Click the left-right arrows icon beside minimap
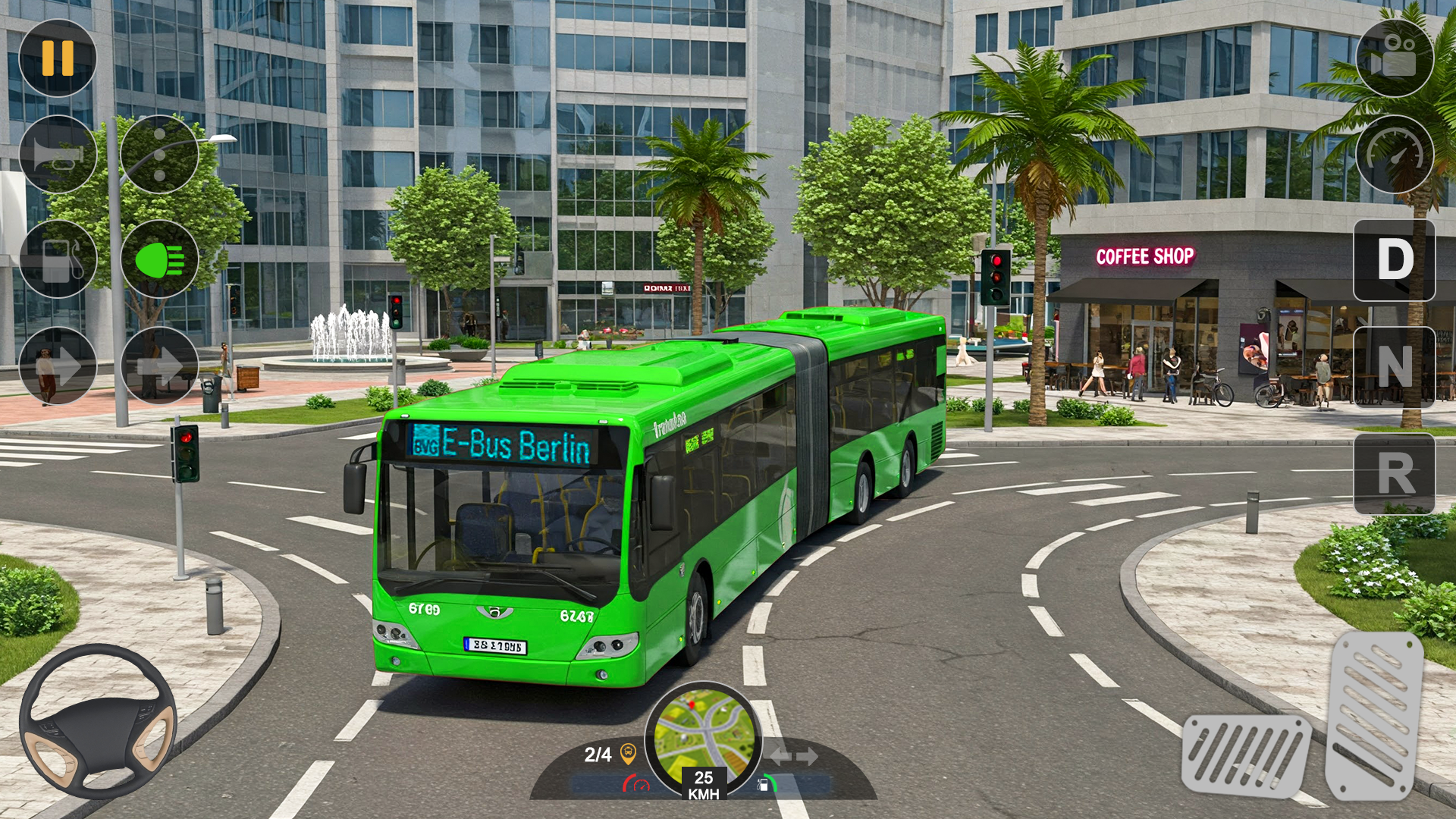1456x819 pixels. pyautogui.click(x=793, y=756)
